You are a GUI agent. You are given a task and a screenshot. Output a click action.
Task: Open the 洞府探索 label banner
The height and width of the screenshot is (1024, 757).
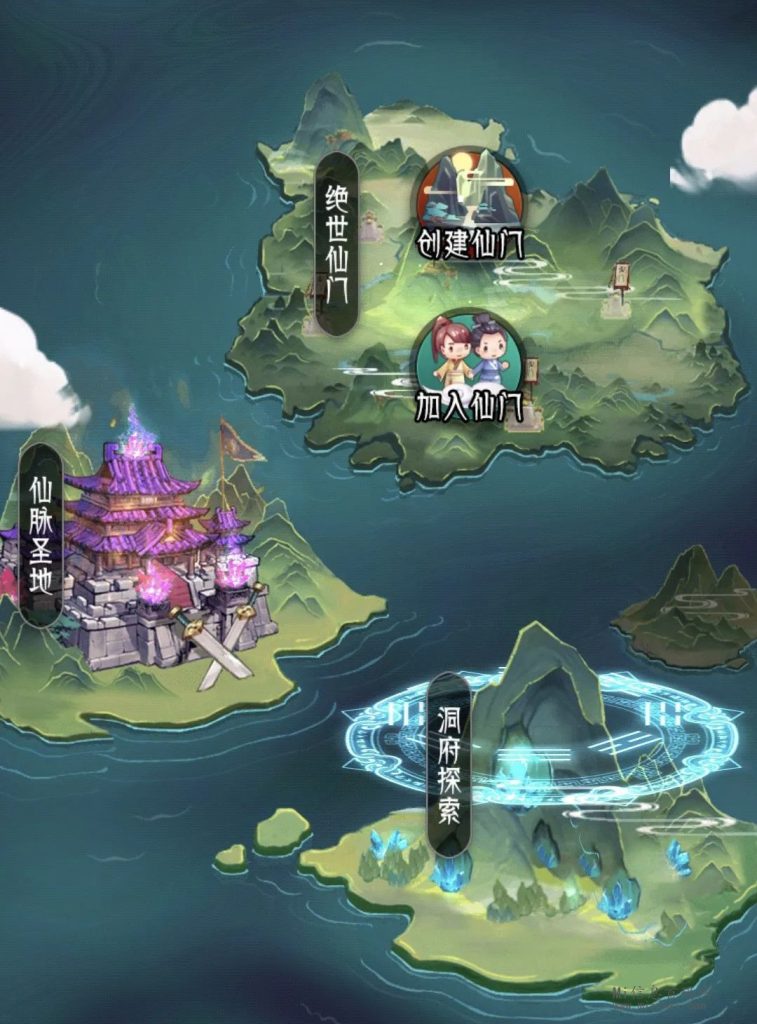[x=449, y=764]
